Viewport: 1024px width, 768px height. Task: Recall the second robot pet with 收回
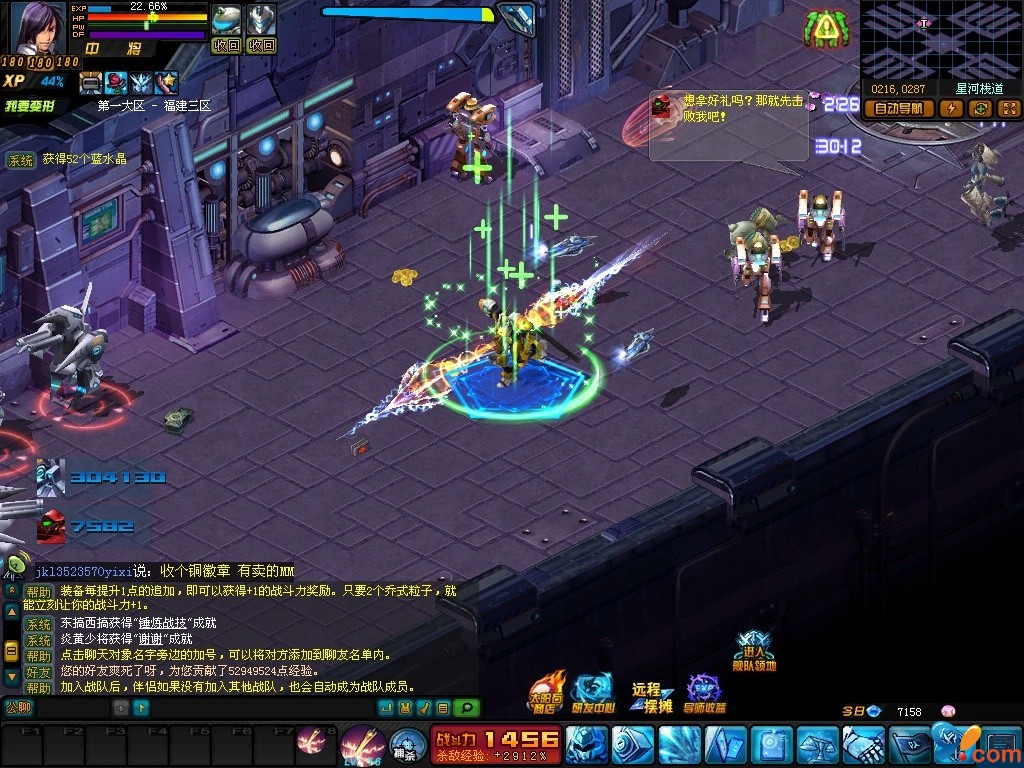261,45
